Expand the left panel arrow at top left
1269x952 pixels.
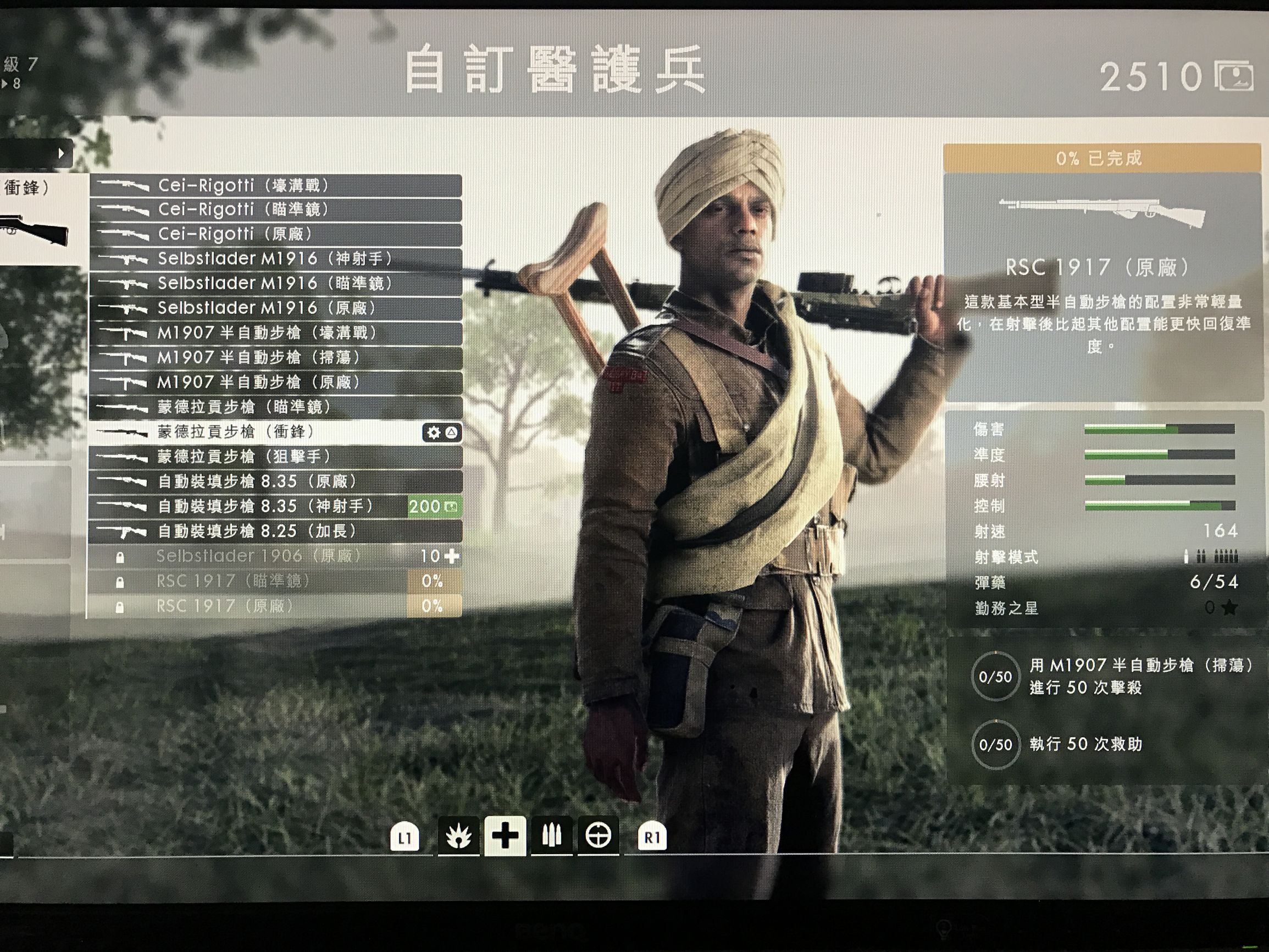[x=61, y=153]
